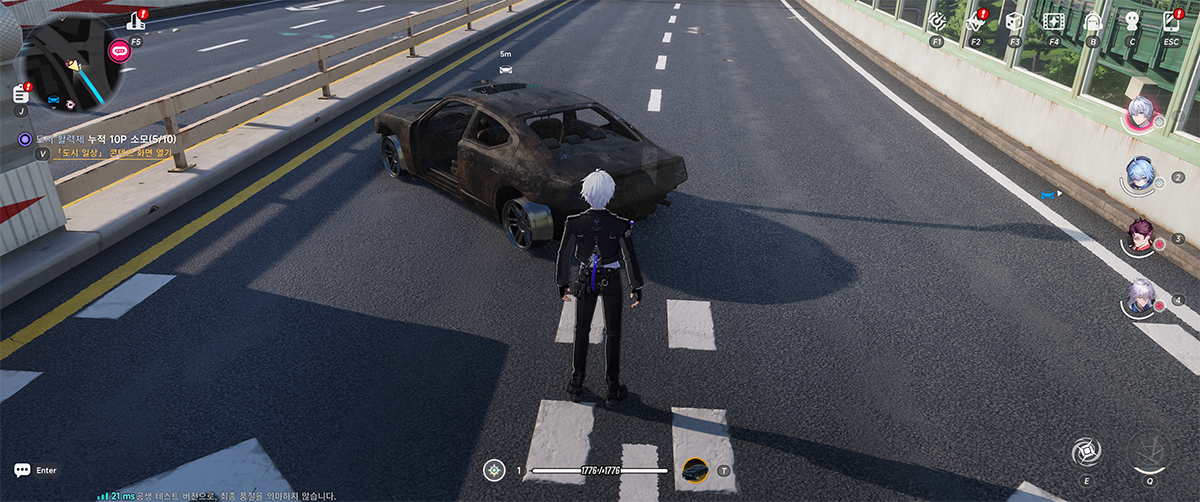Switch to the red-haired party member
The image size is (1200, 502).
point(1141,236)
